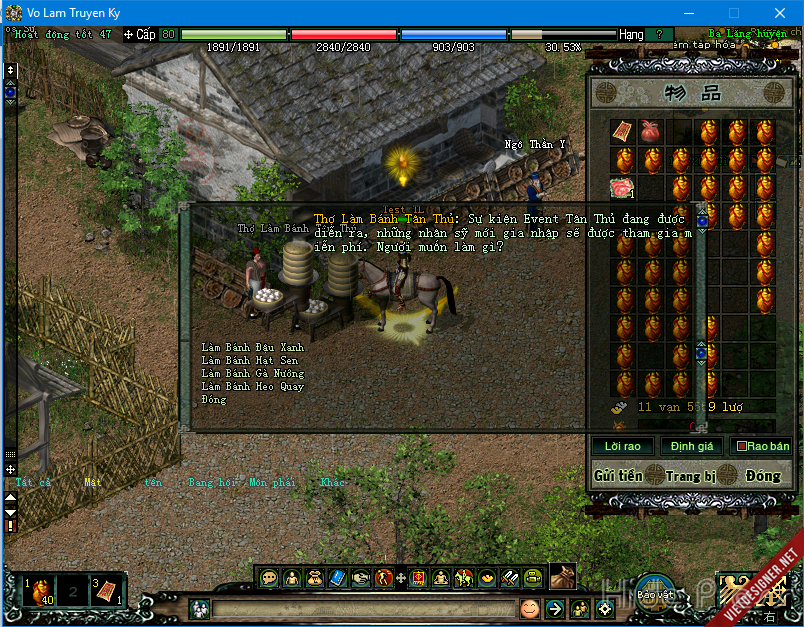Select Làm Bánh Hạt Sen in the dialogue
The height and width of the screenshot is (627, 804).
point(249,360)
